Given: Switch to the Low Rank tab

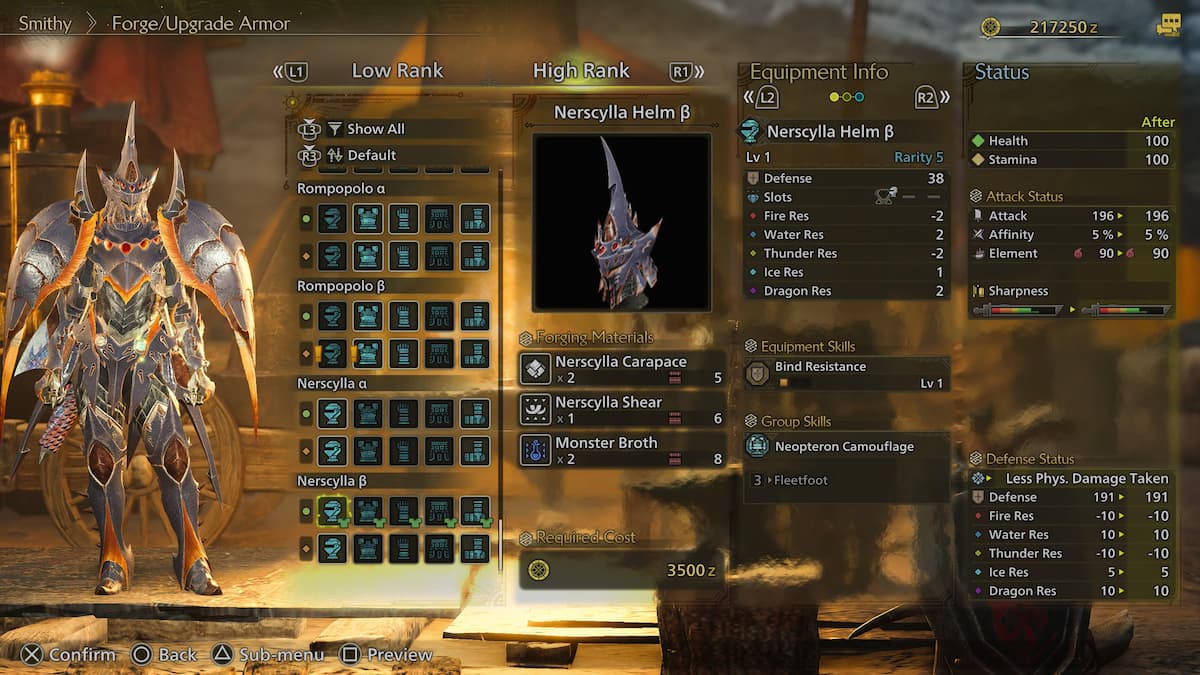Looking at the screenshot, I should (397, 71).
